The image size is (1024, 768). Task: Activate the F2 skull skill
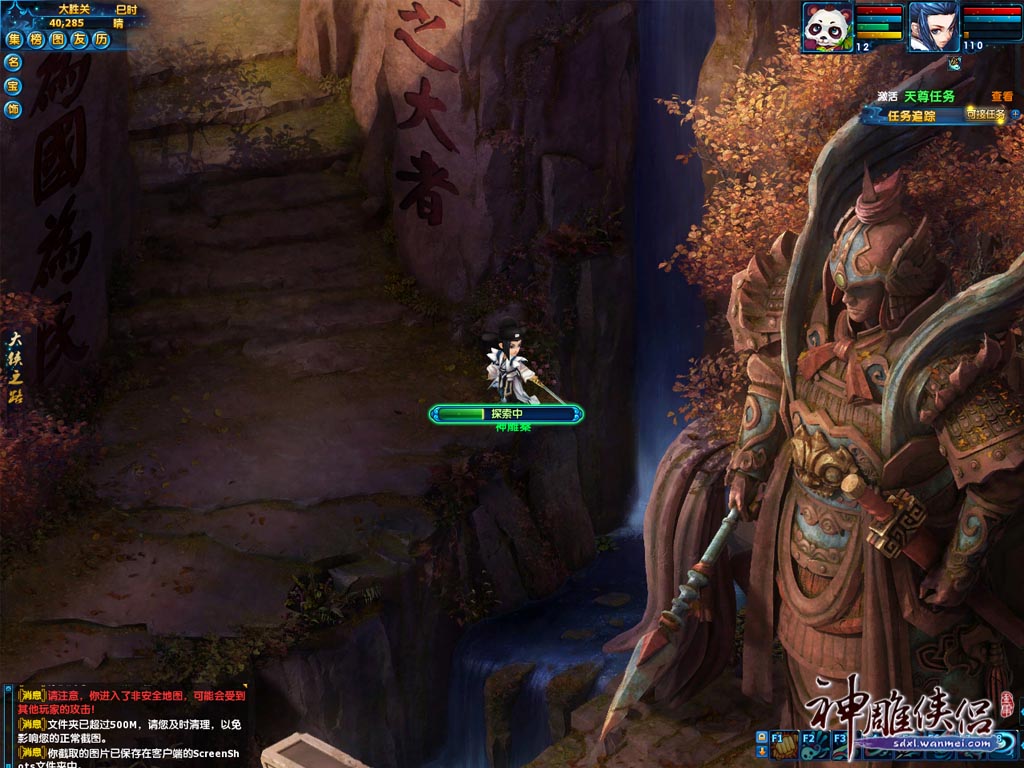pos(815,745)
